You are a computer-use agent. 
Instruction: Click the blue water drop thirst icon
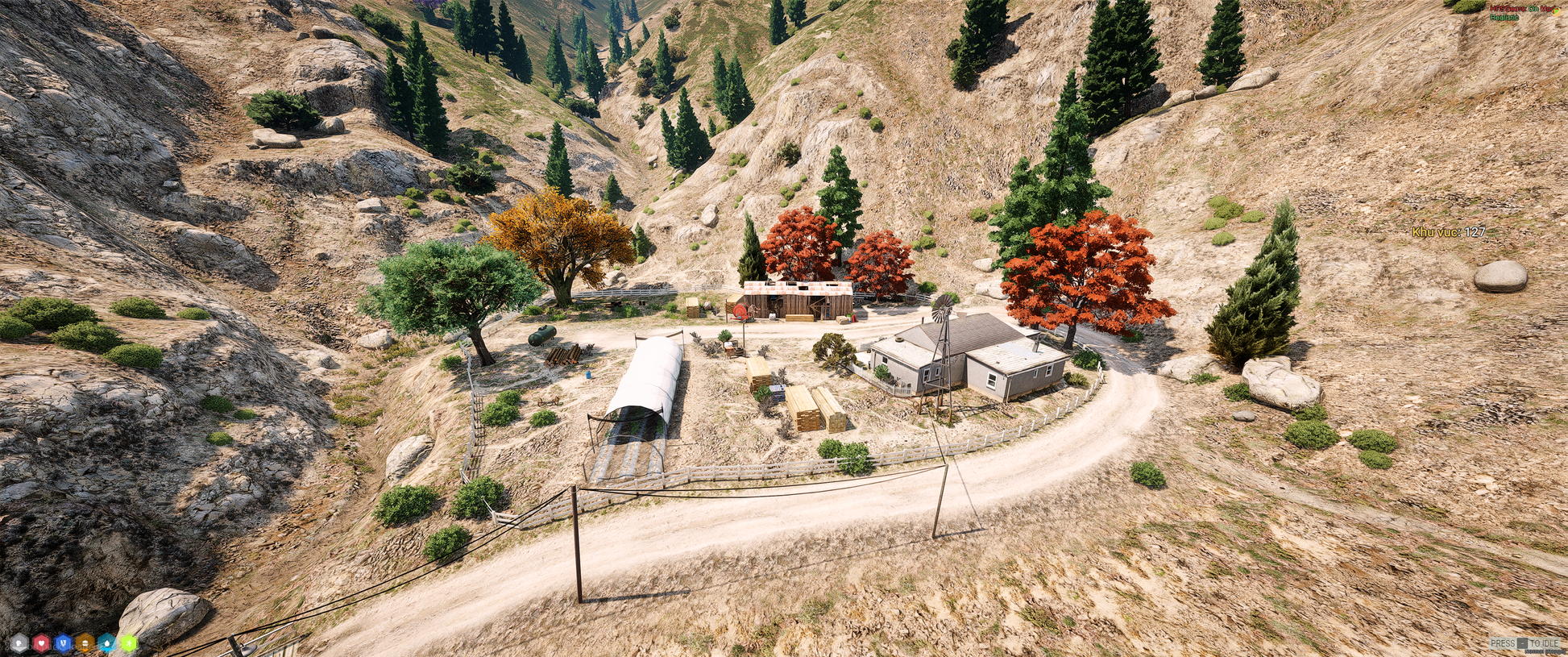click(106, 643)
